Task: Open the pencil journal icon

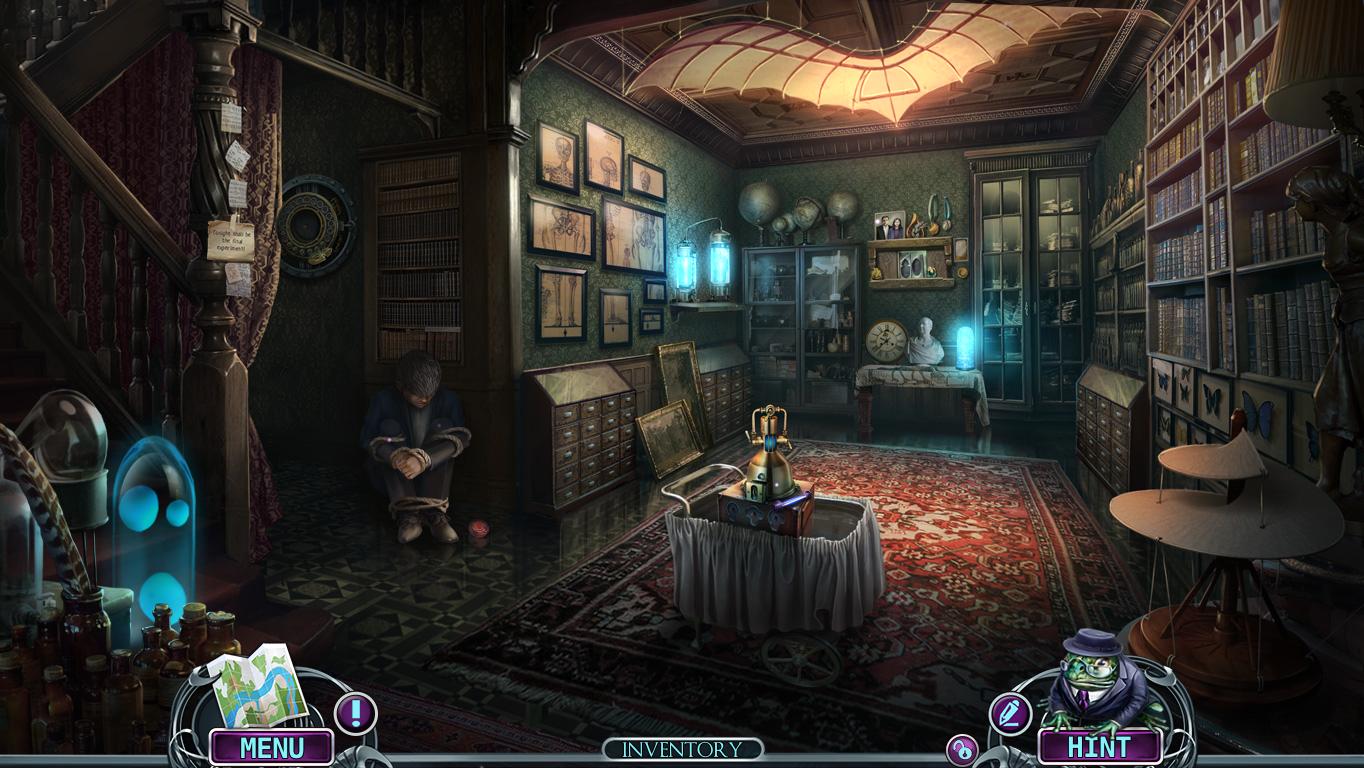Action: tap(1010, 713)
